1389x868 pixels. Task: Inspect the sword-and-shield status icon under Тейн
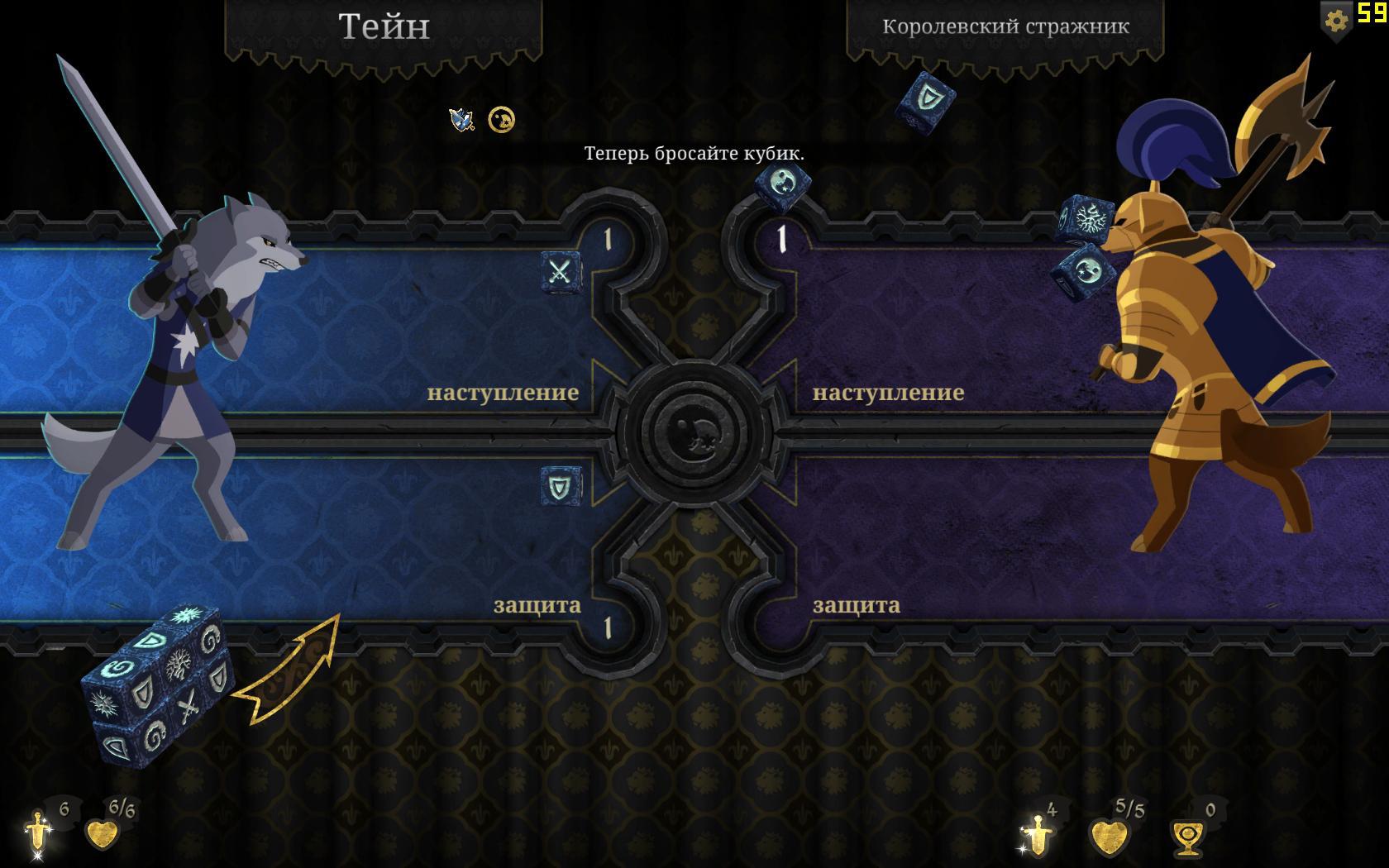pyautogui.click(x=461, y=121)
